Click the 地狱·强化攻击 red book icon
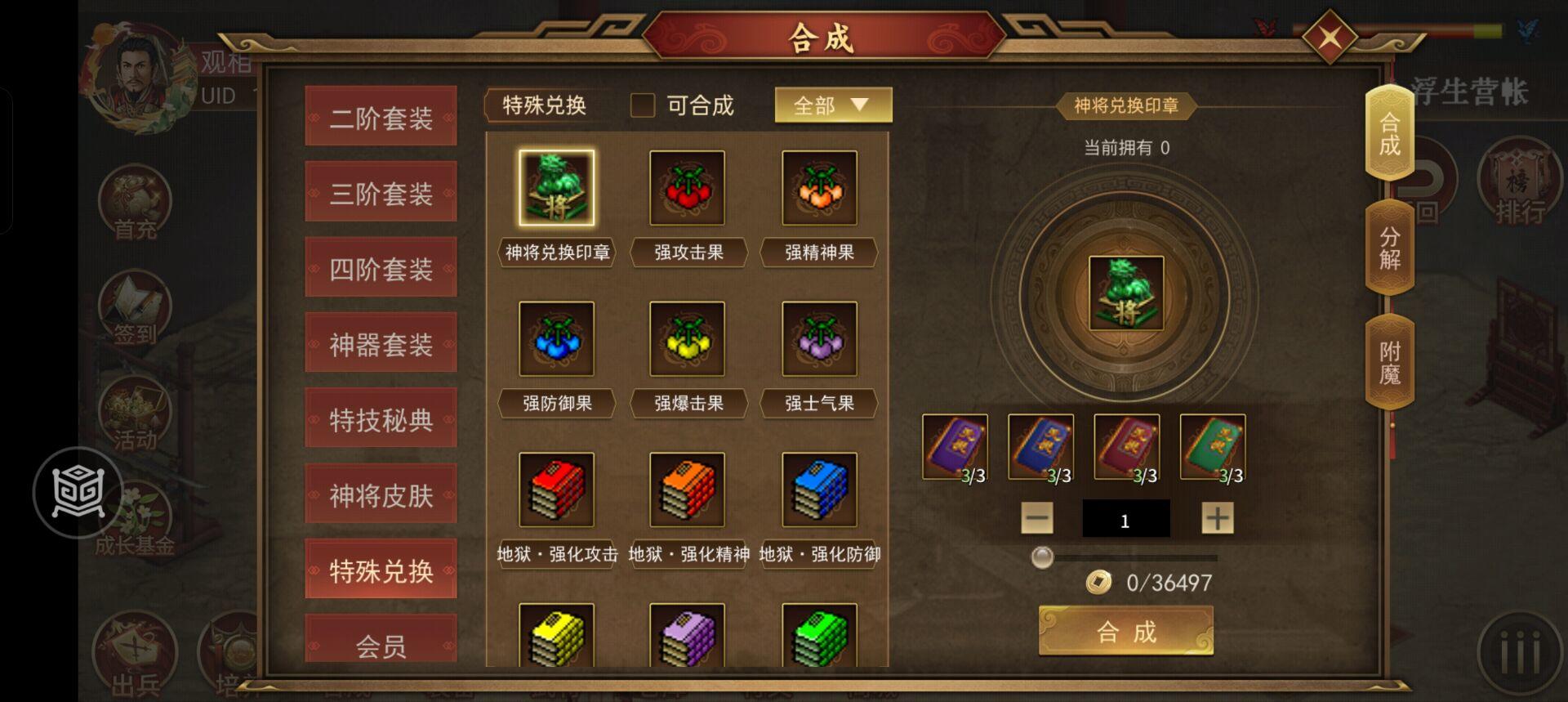 pos(556,490)
